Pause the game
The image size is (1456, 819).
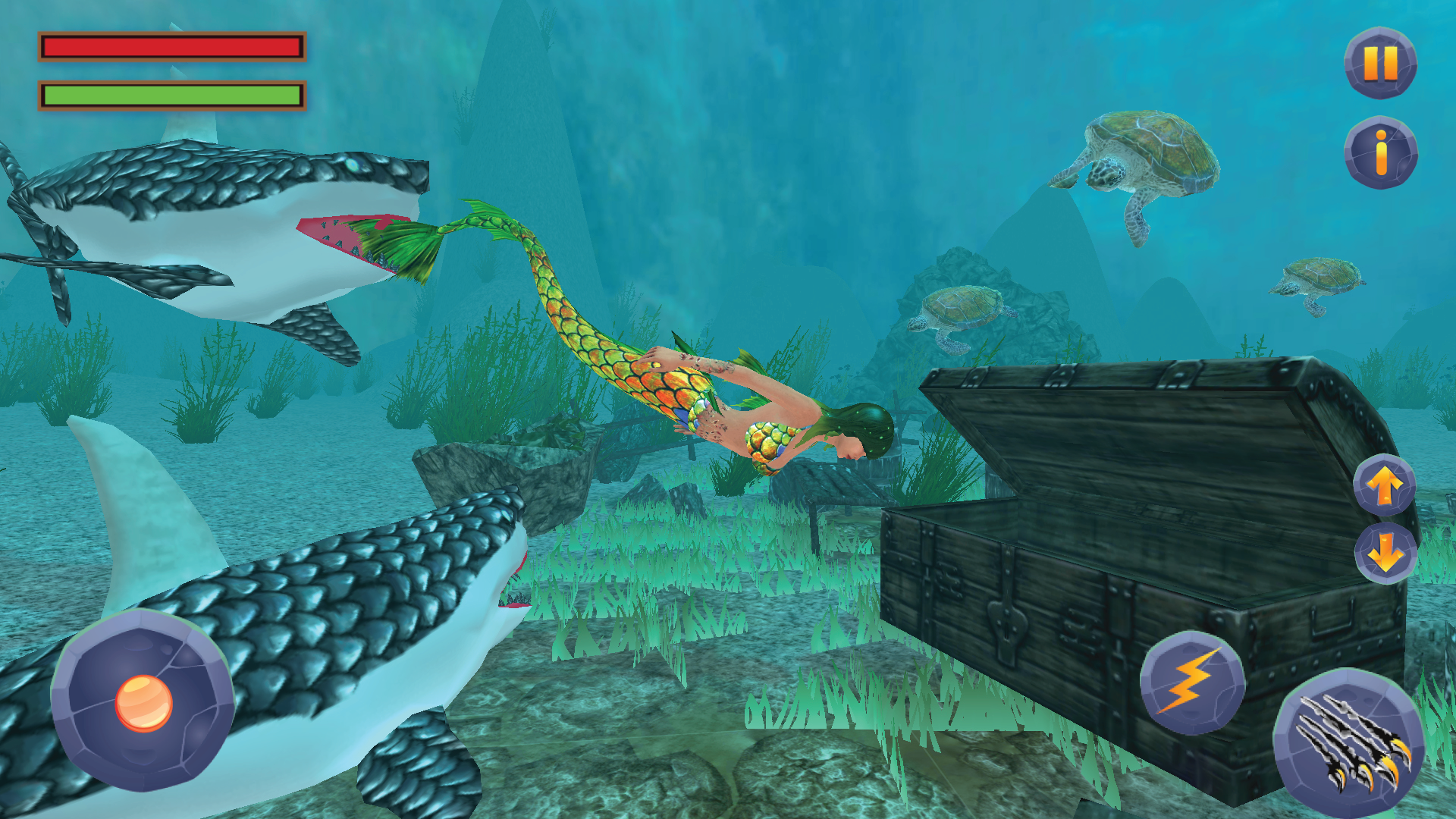click(x=1382, y=63)
